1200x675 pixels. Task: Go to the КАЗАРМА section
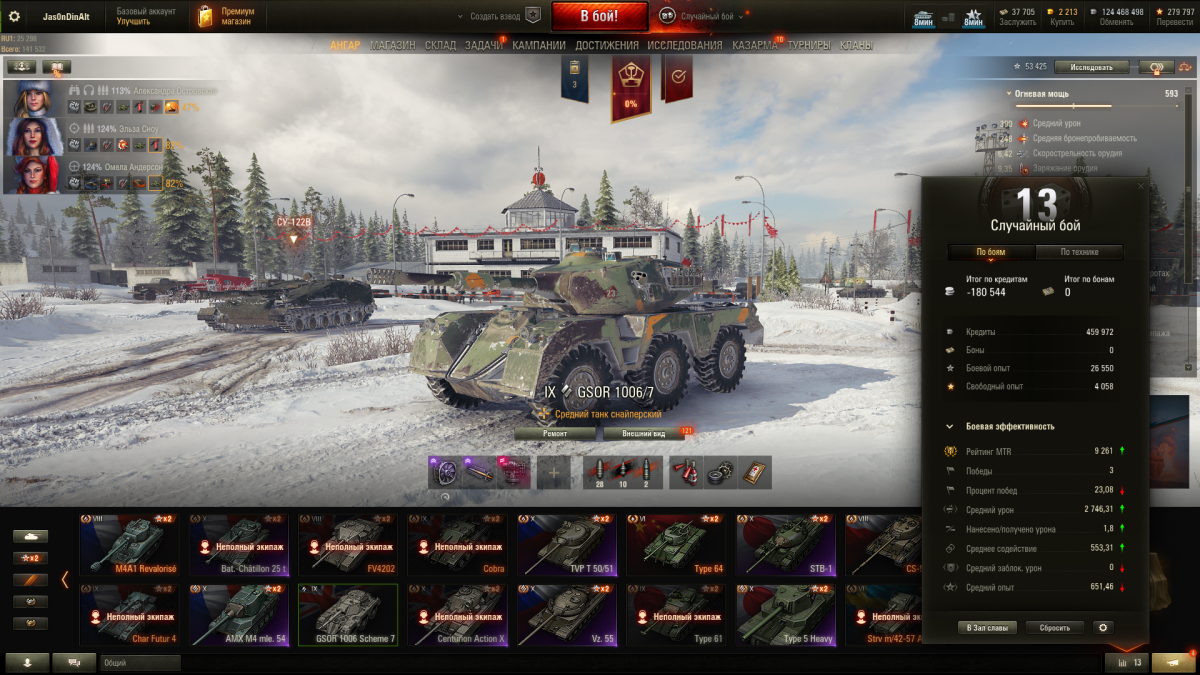pos(754,45)
